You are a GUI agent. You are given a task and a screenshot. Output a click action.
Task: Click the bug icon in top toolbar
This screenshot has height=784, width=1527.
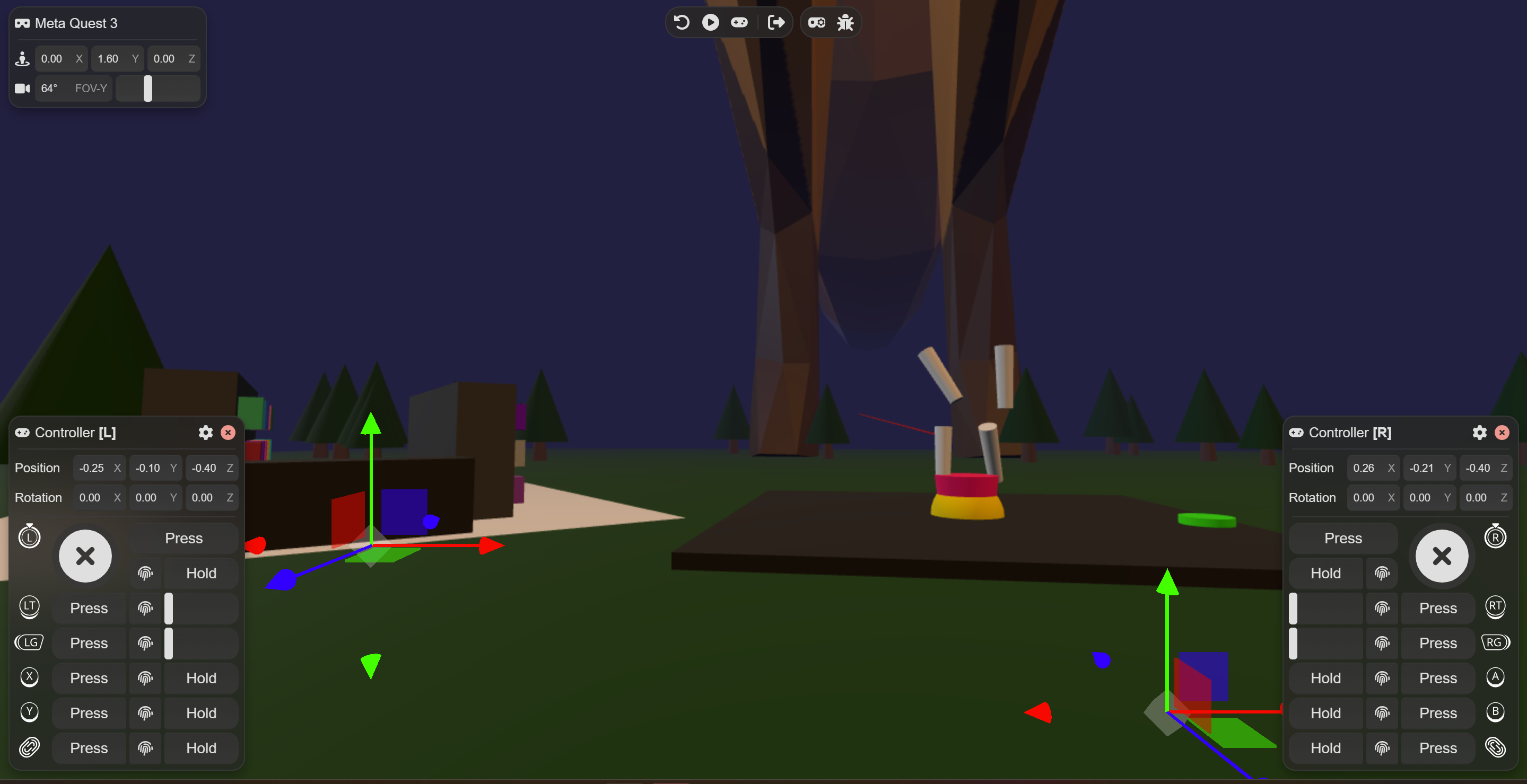(845, 22)
